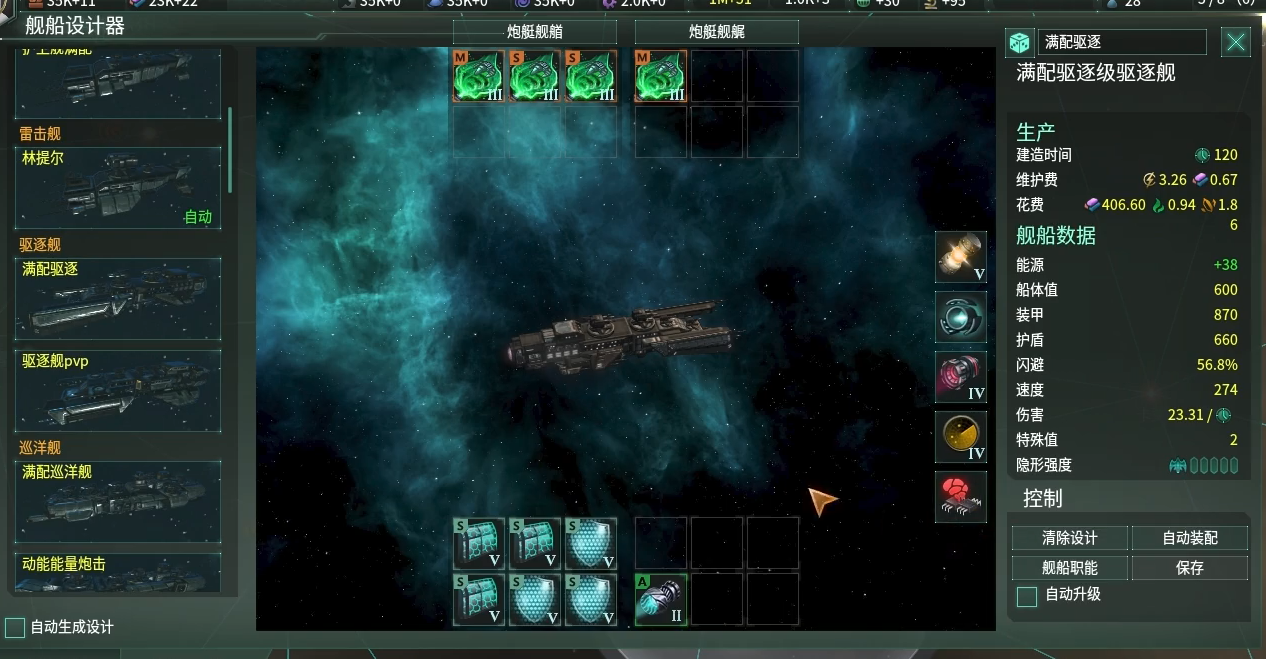Select the 满配驱逐 design in list
The height and width of the screenshot is (659, 1266).
pos(118,299)
